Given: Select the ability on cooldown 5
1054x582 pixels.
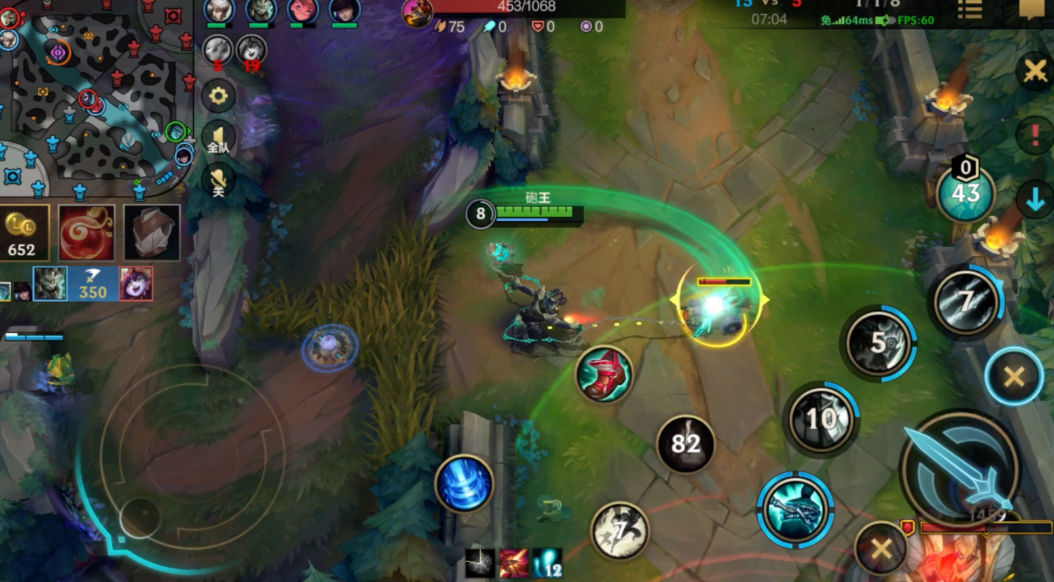Looking at the screenshot, I should click(878, 344).
